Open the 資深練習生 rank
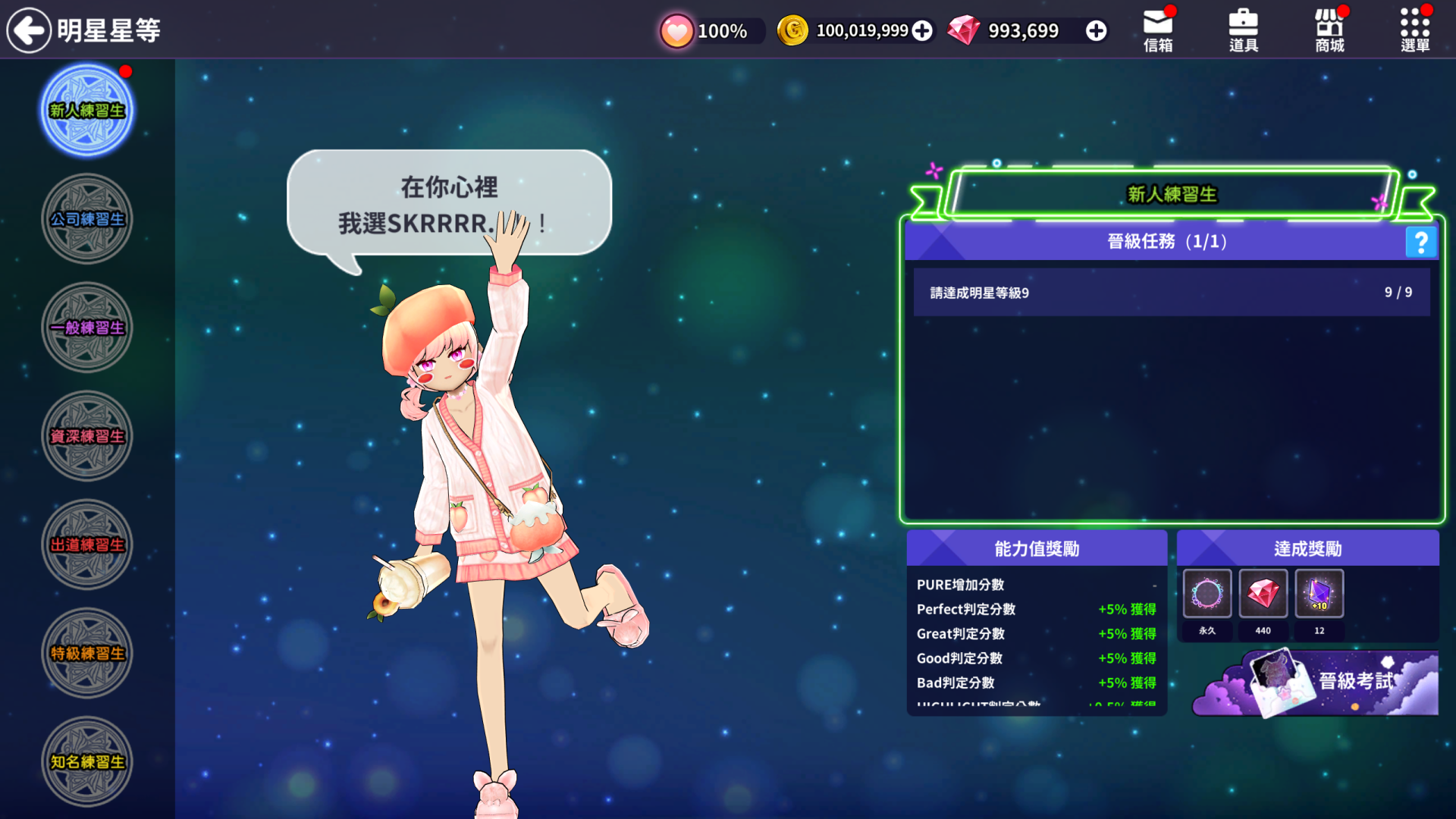1456x819 pixels. (x=87, y=436)
